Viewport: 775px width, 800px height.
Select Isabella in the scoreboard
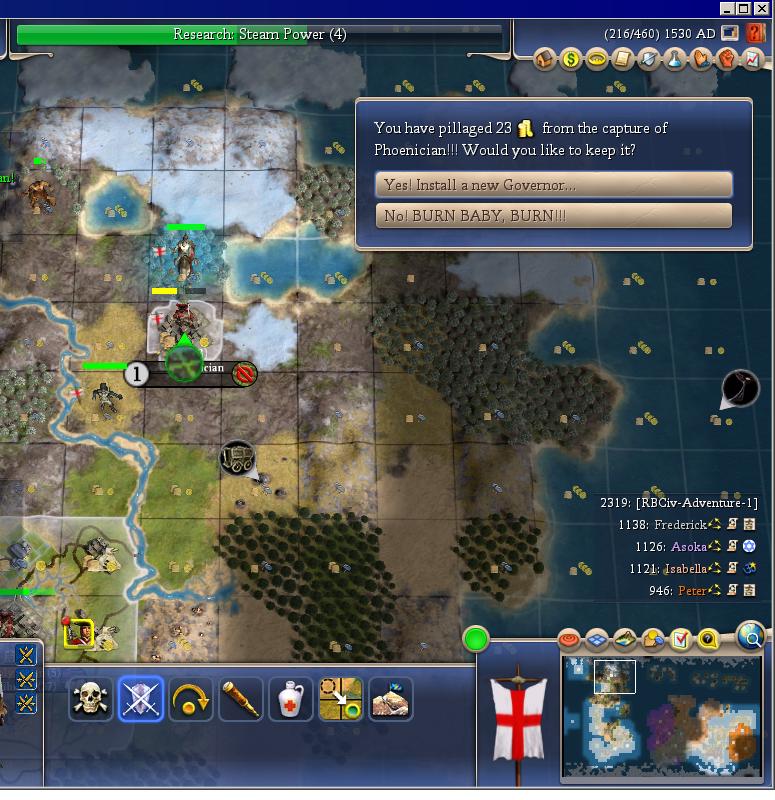(685, 569)
